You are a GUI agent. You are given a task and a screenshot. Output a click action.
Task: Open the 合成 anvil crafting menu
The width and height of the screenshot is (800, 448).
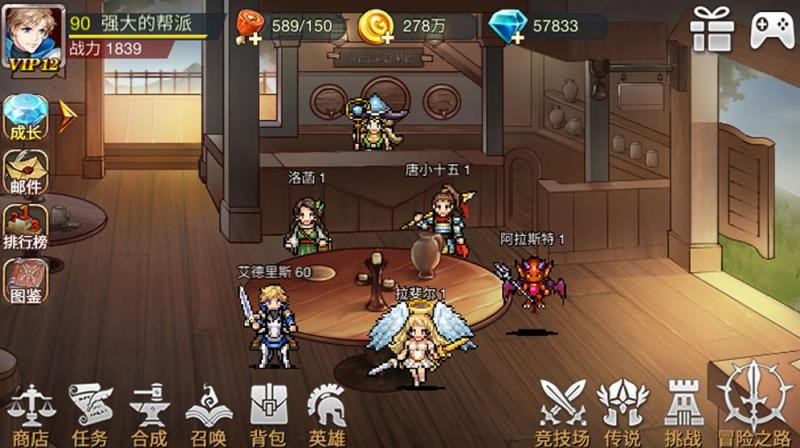149,411
